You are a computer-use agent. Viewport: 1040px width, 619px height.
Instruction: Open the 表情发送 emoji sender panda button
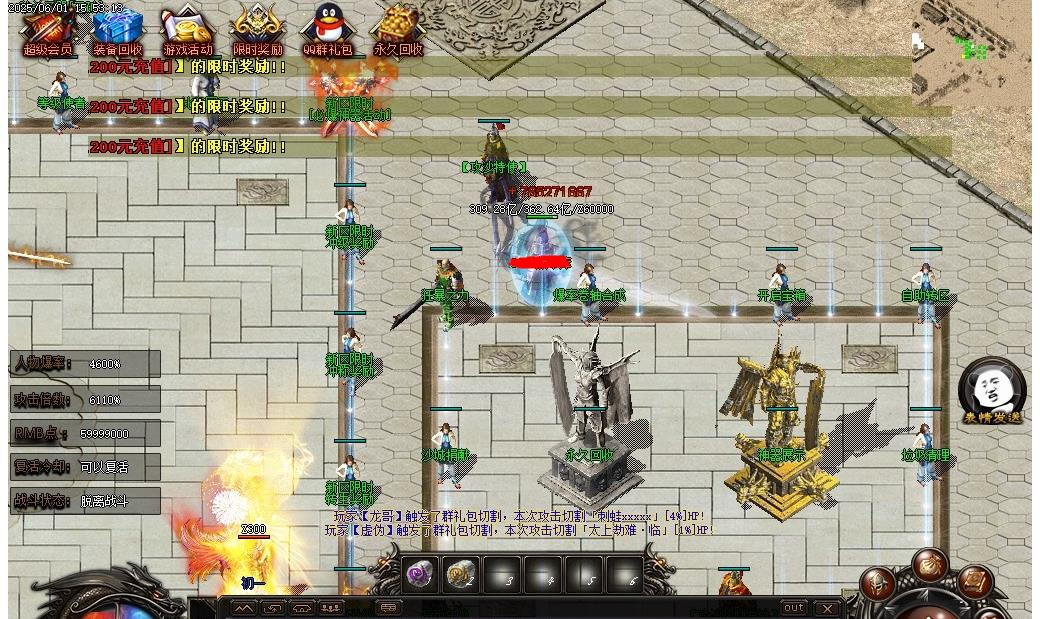[991, 390]
